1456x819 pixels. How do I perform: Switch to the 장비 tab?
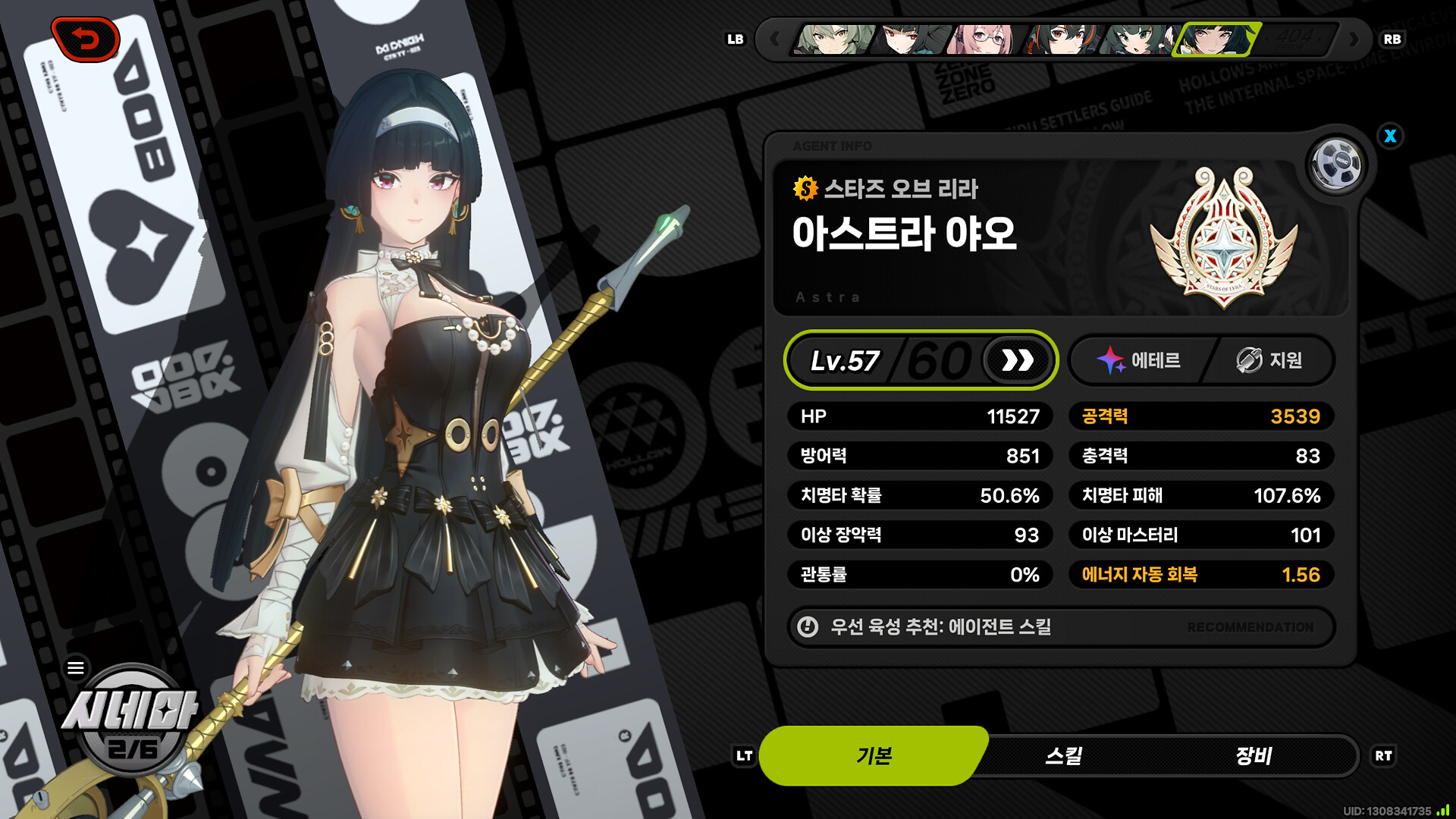pyautogui.click(x=1253, y=755)
